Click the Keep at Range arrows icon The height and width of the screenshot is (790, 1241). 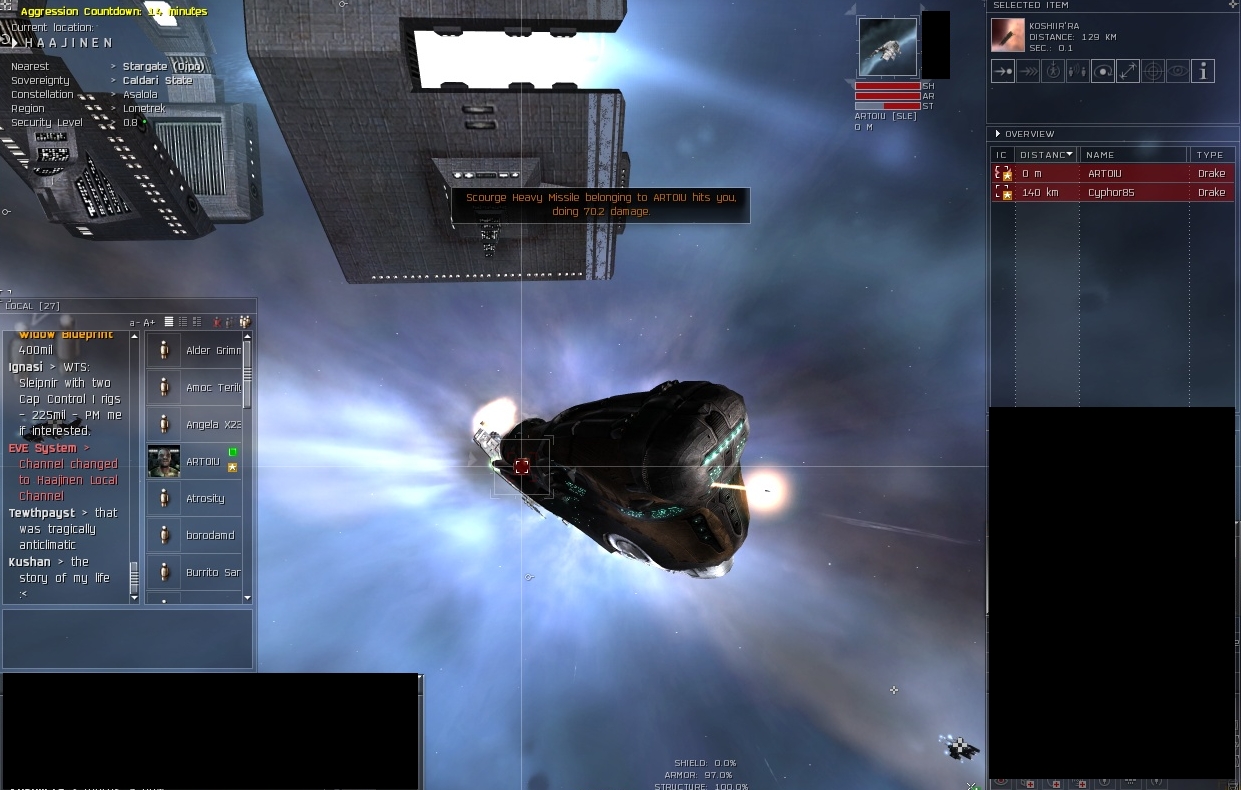(x=1128, y=71)
